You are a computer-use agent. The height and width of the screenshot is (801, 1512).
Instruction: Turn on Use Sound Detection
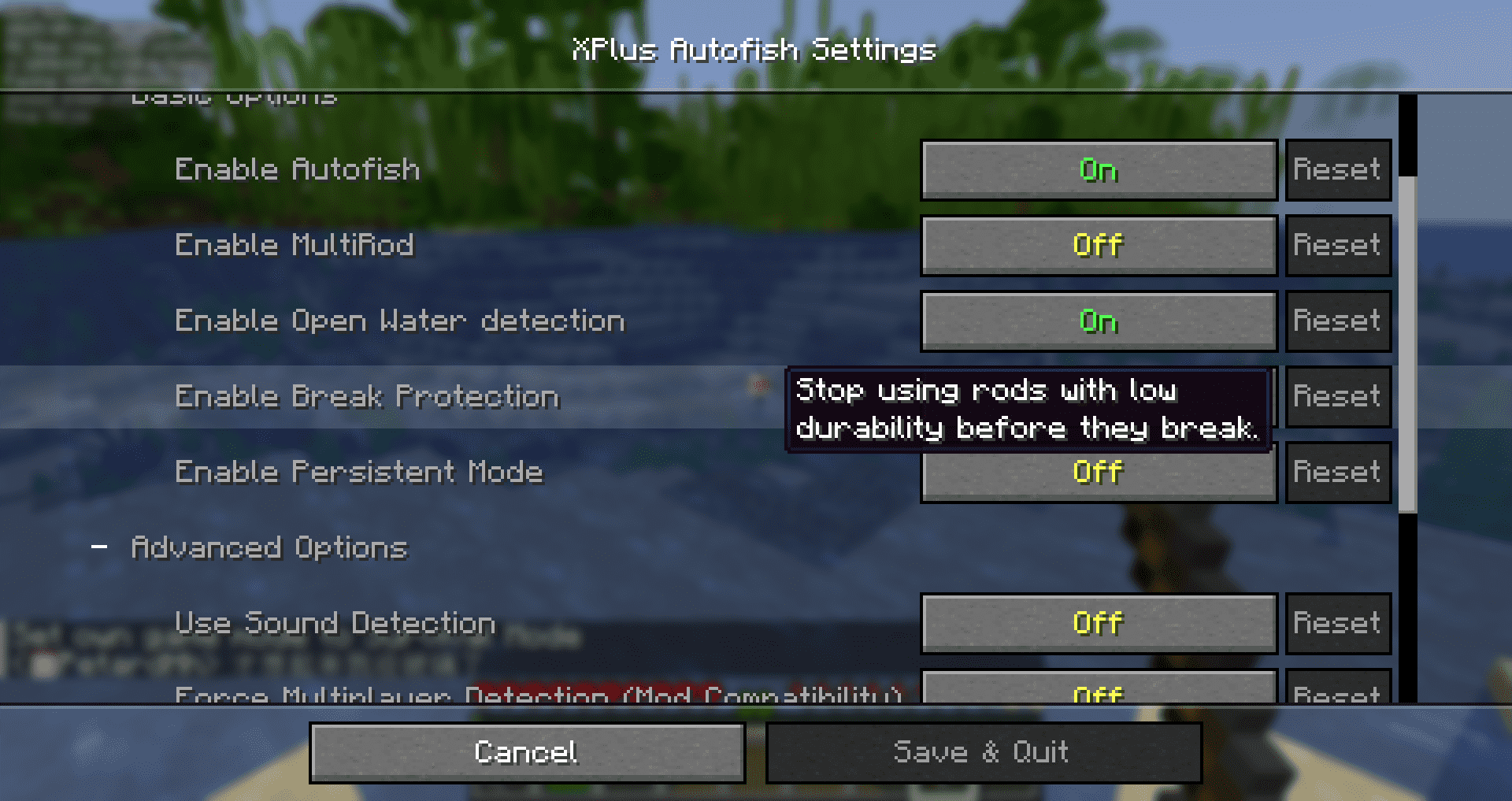point(1098,622)
